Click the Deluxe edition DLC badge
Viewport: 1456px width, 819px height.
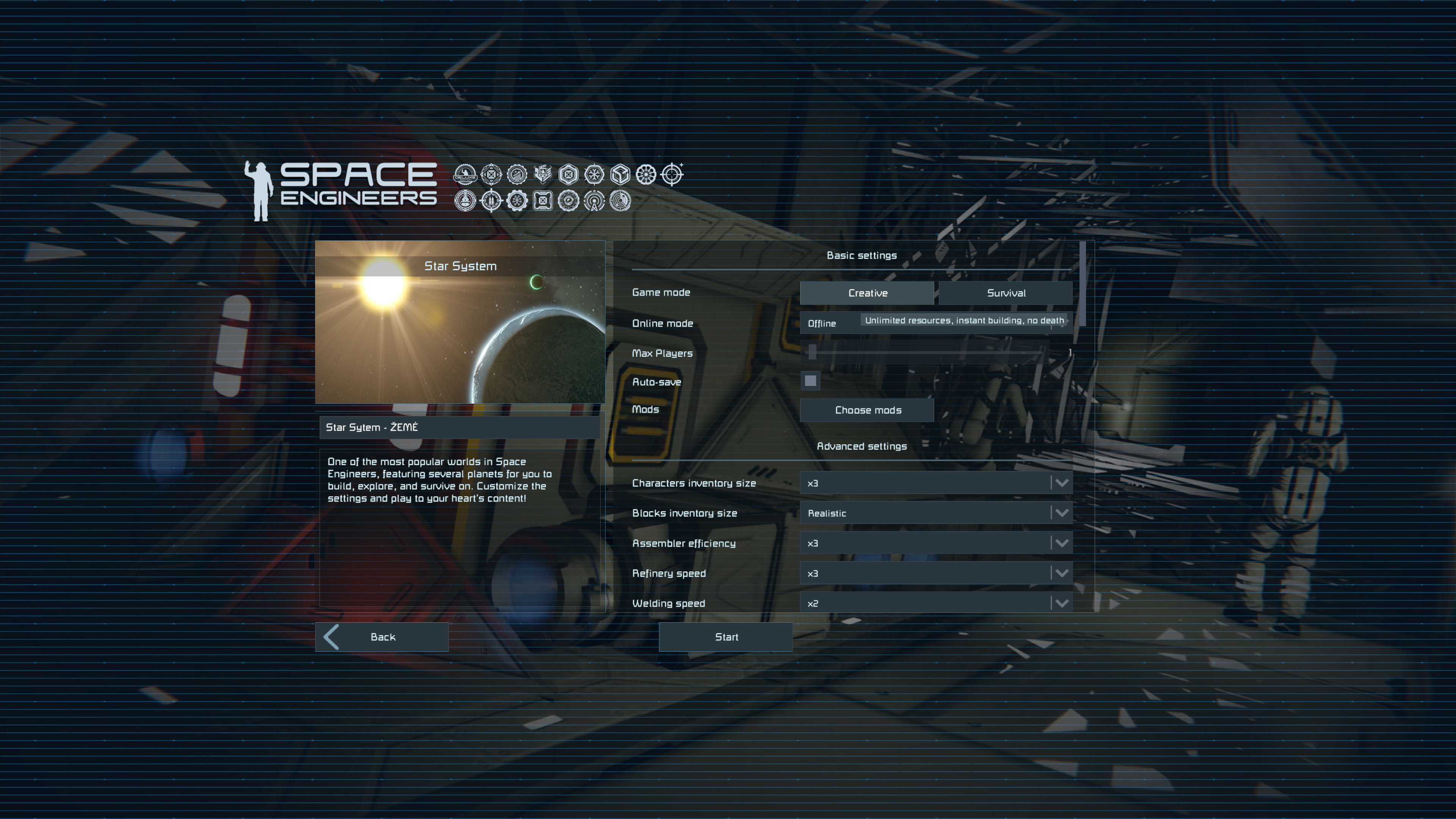click(465, 175)
